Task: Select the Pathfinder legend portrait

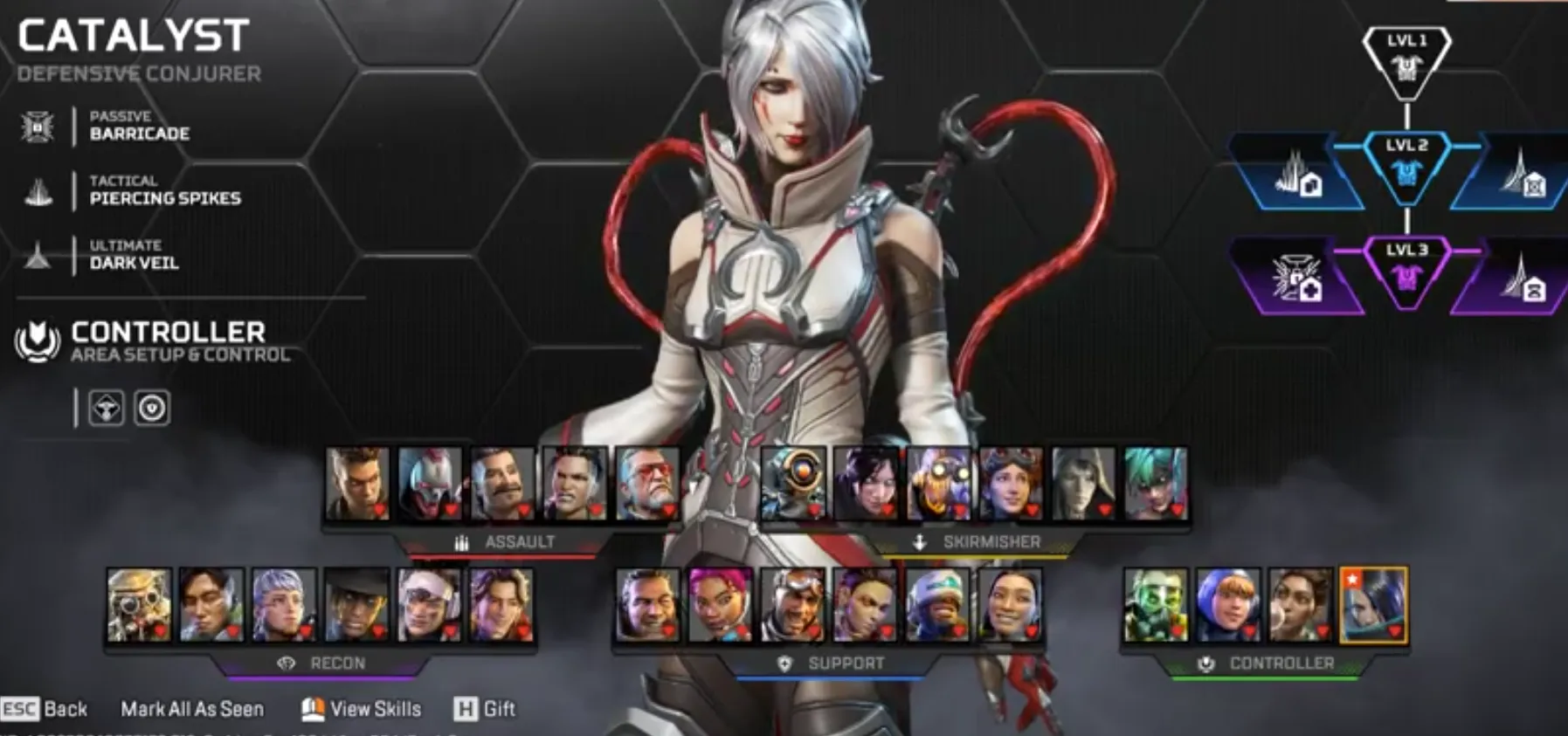Action: 794,484
